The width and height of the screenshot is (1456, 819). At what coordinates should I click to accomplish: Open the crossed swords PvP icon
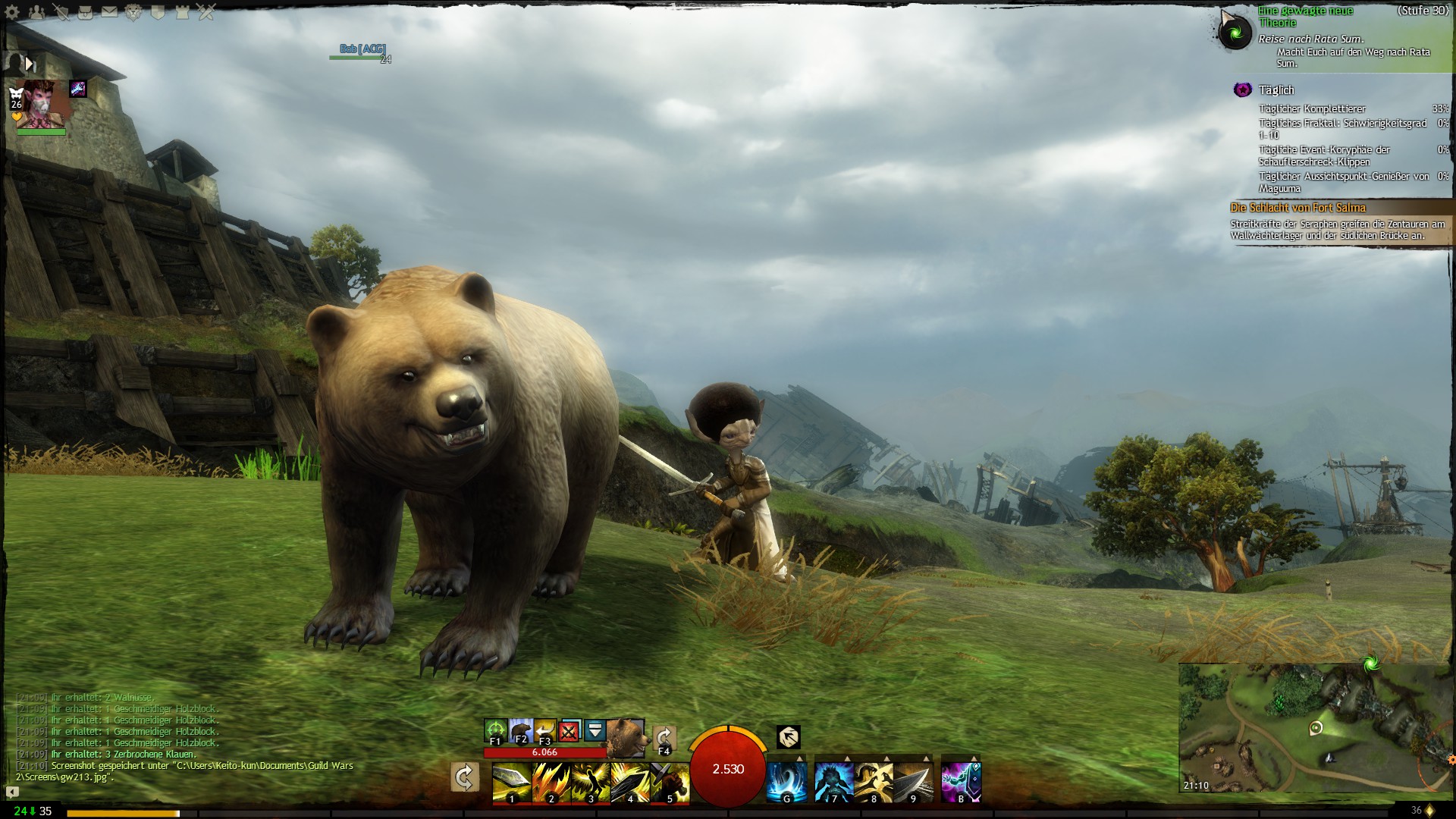206,12
